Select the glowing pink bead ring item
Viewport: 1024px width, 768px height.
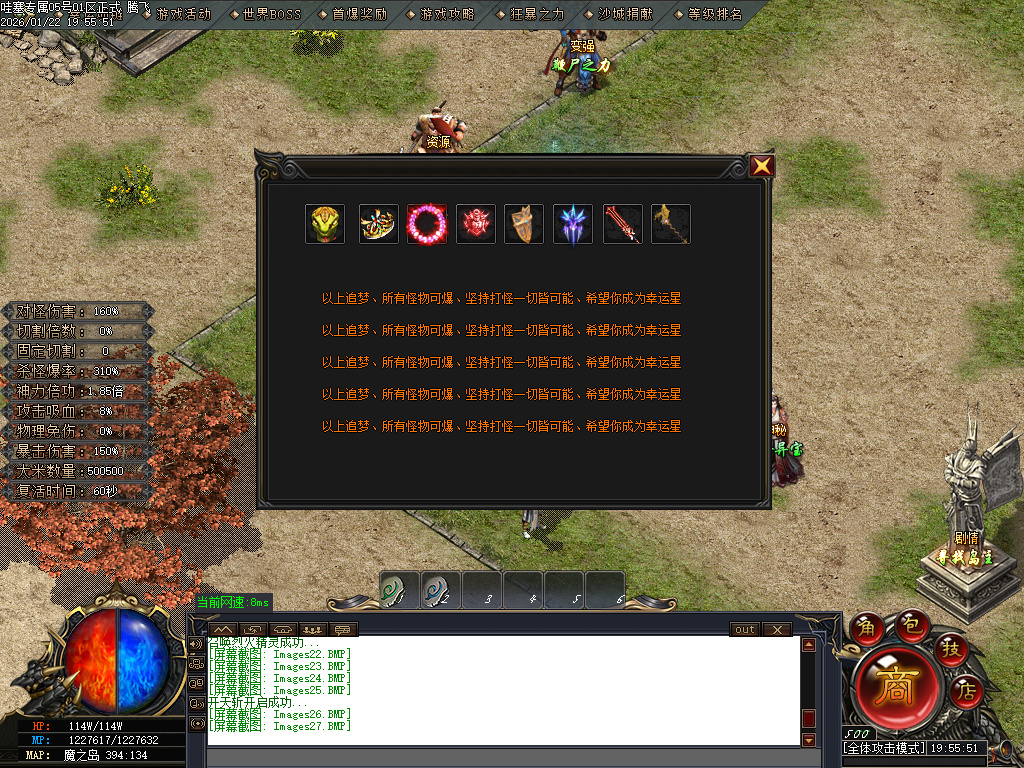click(427, 224)
